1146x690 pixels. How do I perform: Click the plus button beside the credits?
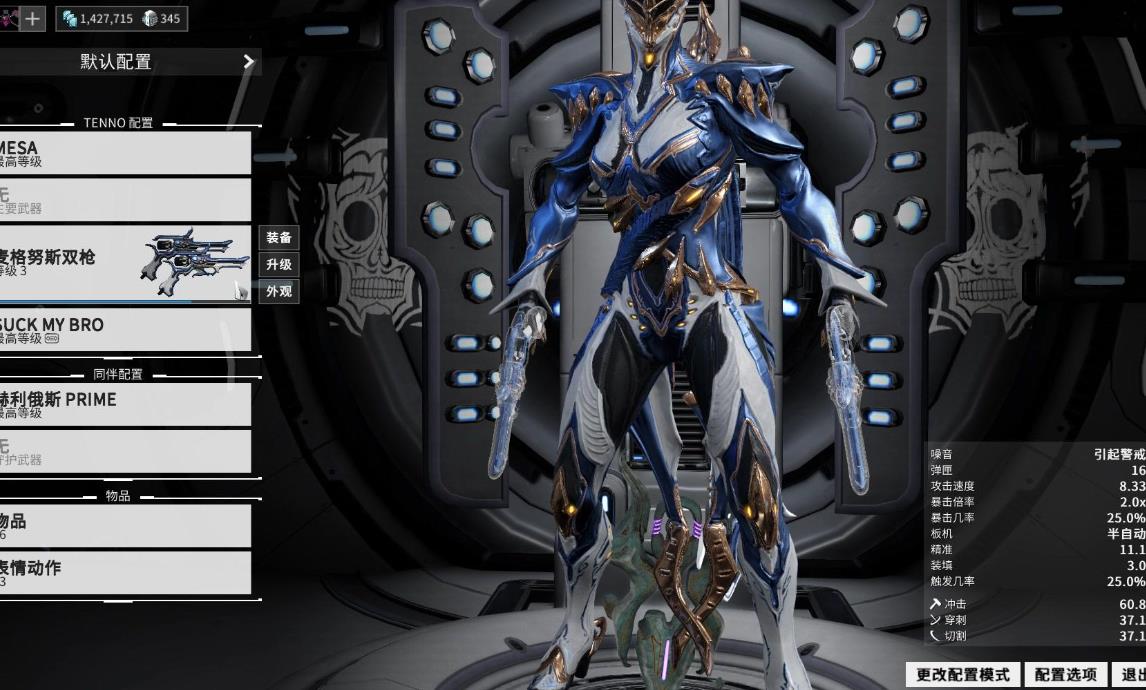[33, 18]
